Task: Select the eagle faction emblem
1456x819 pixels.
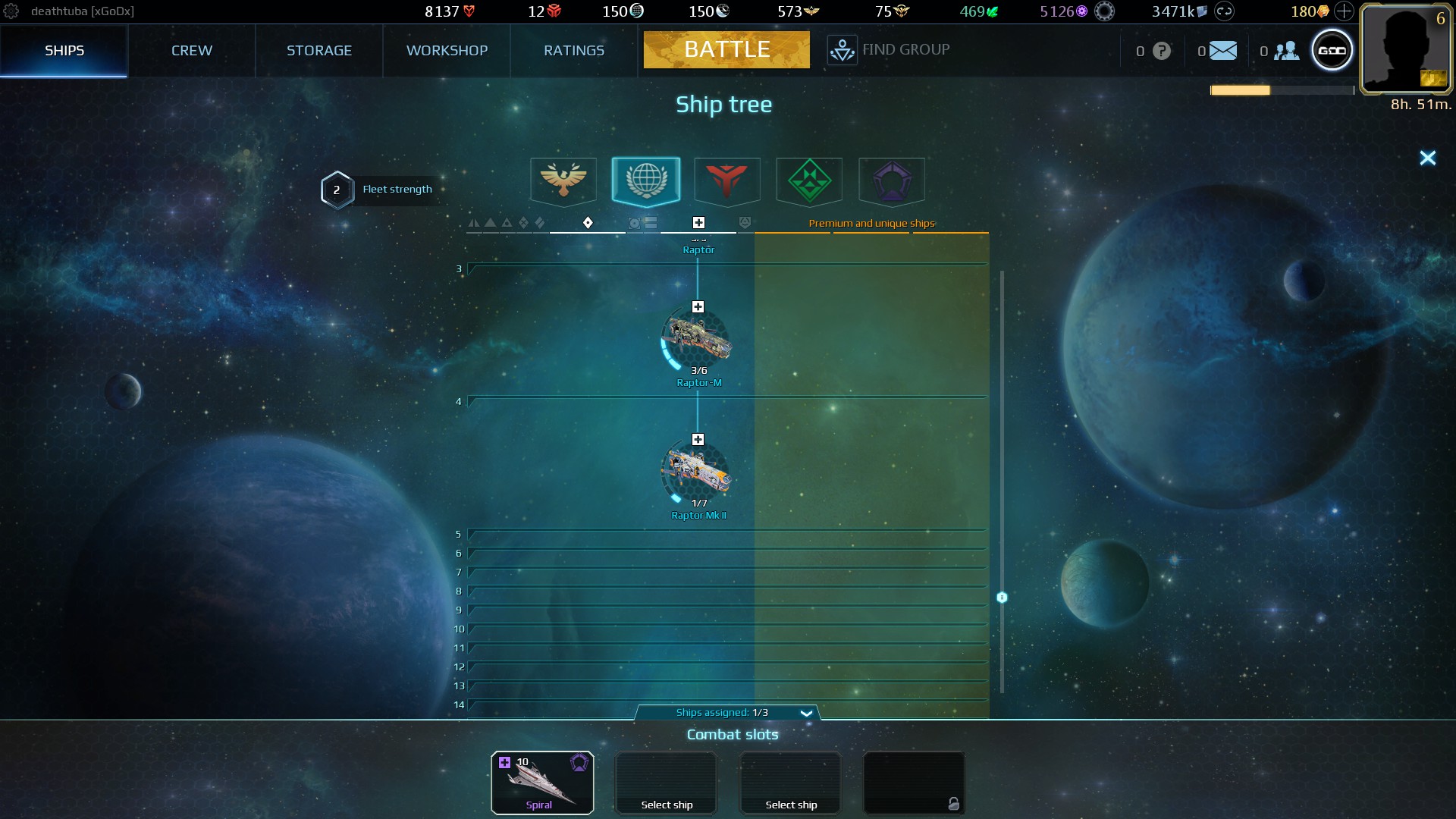Action: click(x=563, y=180)
